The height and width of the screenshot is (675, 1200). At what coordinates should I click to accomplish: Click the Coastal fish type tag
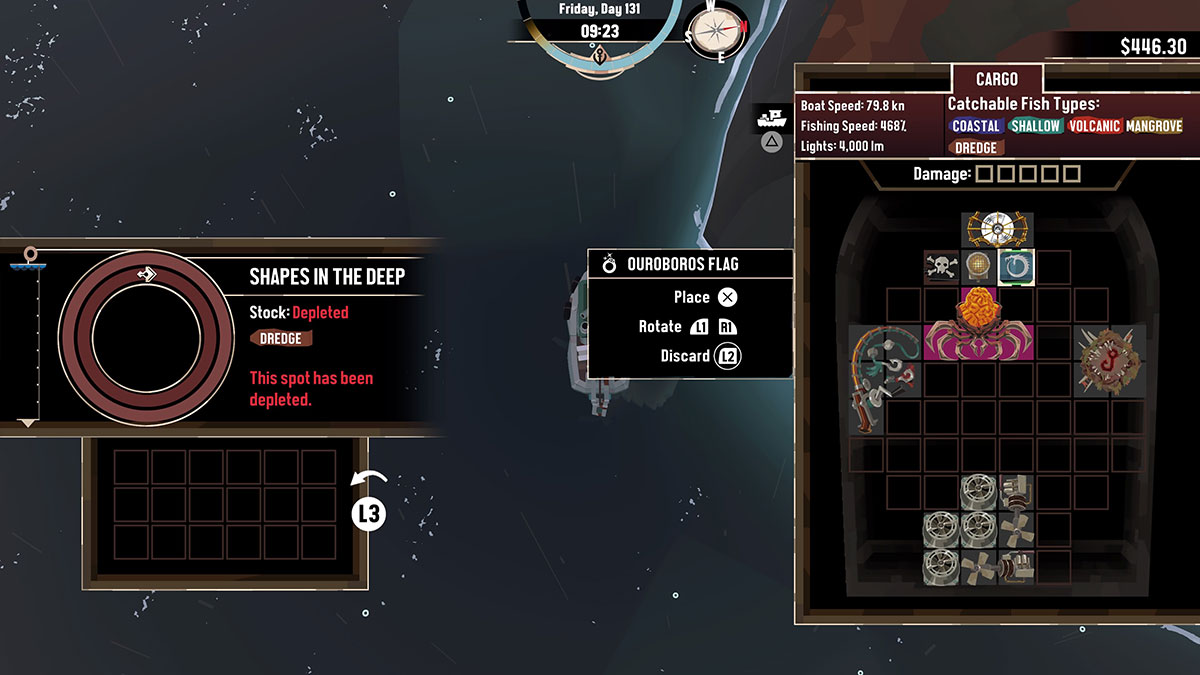coord(976,126)
